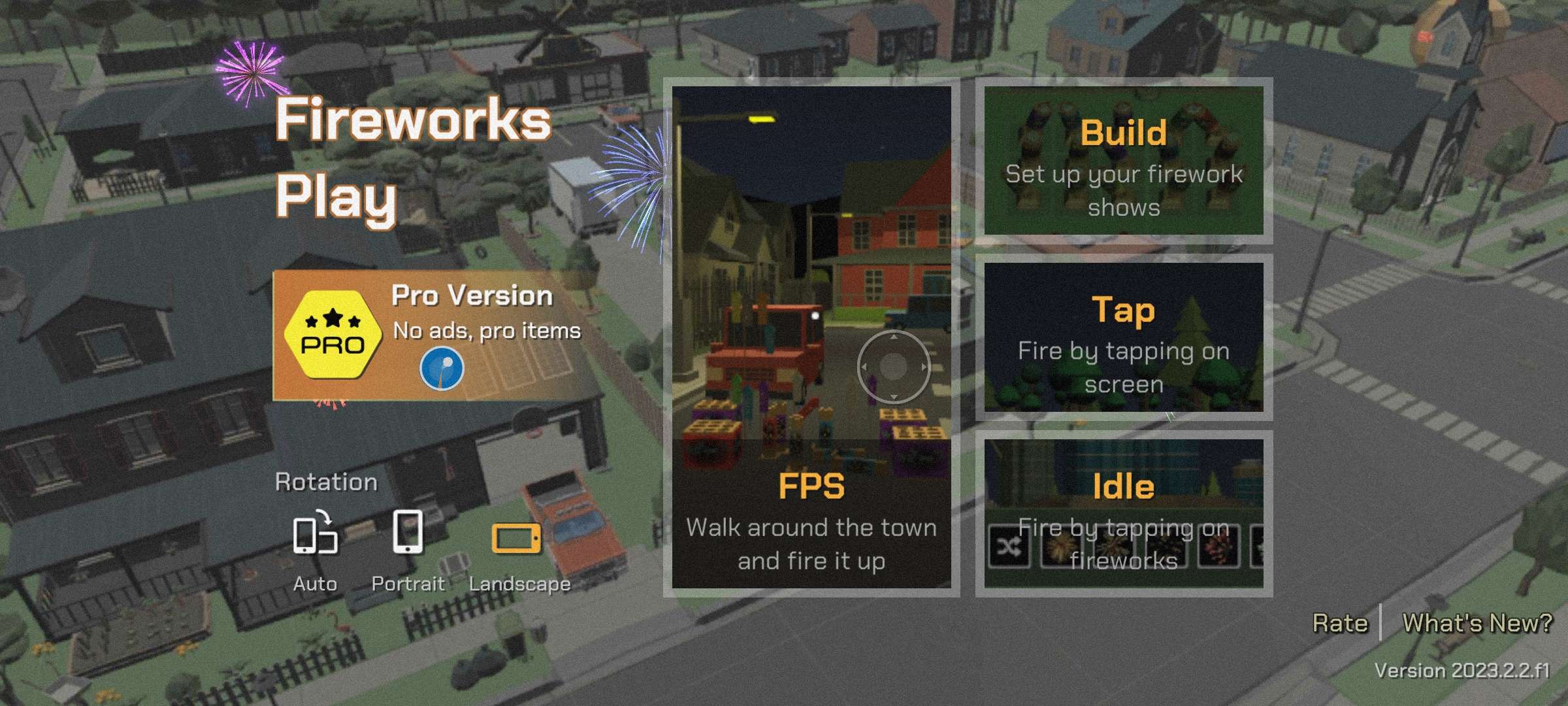
Task: Switch rotation to Portrait
Action: (408, 550)
